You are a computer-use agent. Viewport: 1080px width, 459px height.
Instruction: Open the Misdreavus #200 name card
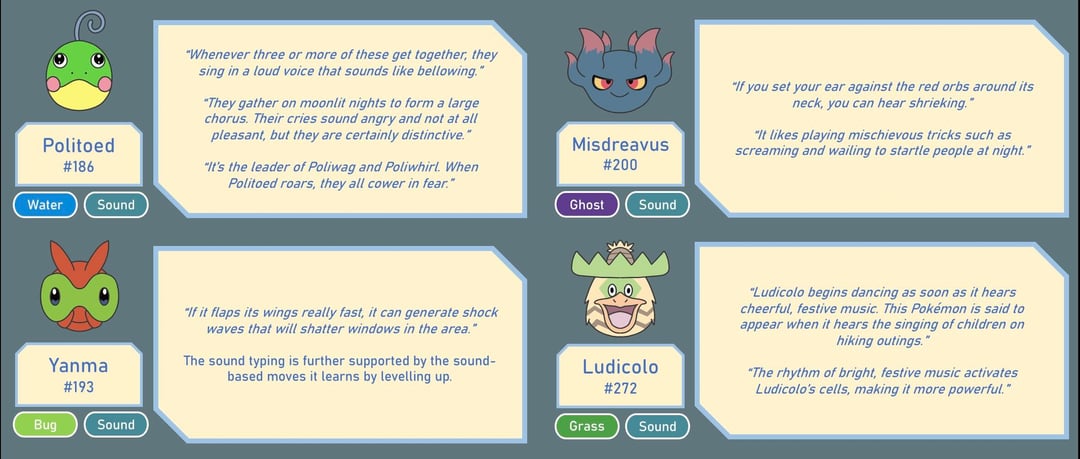point(620,155)
